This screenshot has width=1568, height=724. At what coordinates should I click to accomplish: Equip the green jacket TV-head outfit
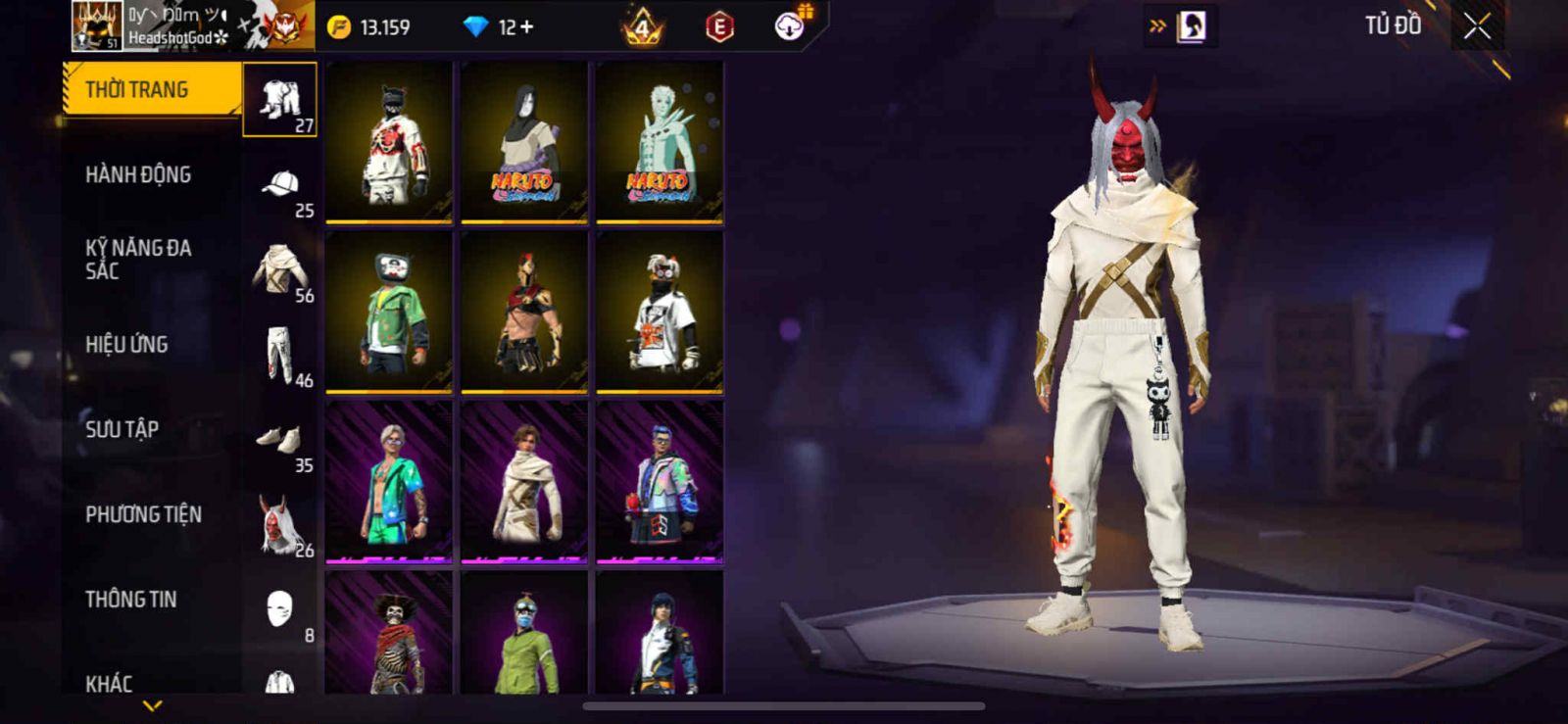pyautogui.click(x=389, y=311)
